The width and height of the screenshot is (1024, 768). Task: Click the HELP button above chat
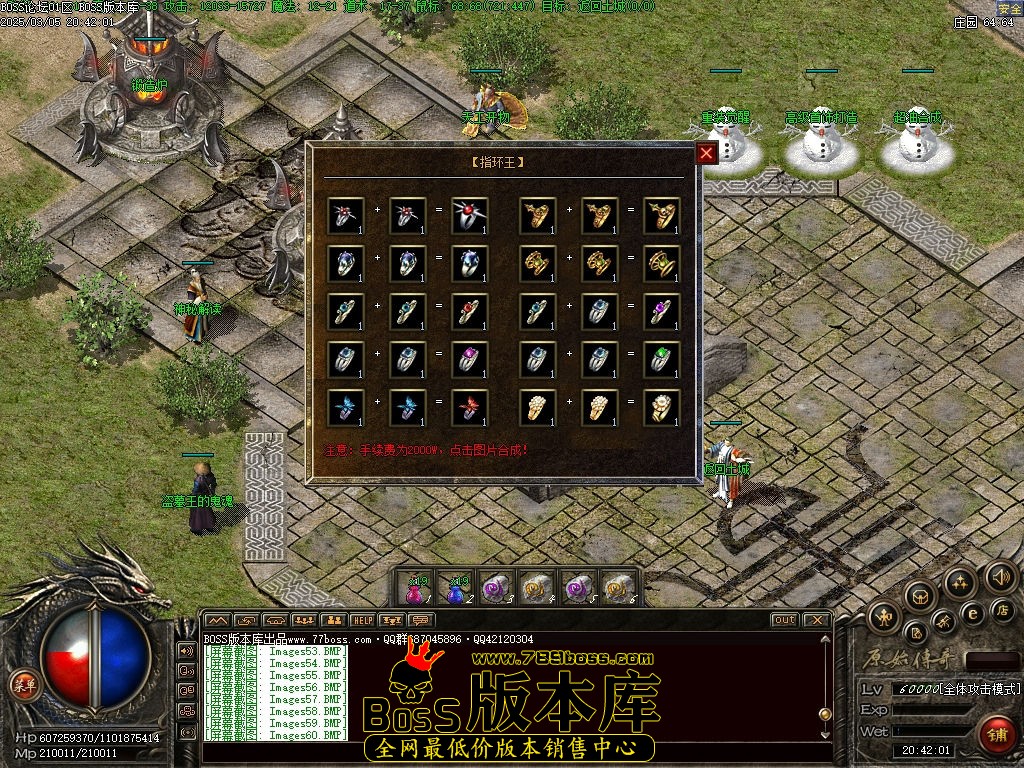(362, 620)
